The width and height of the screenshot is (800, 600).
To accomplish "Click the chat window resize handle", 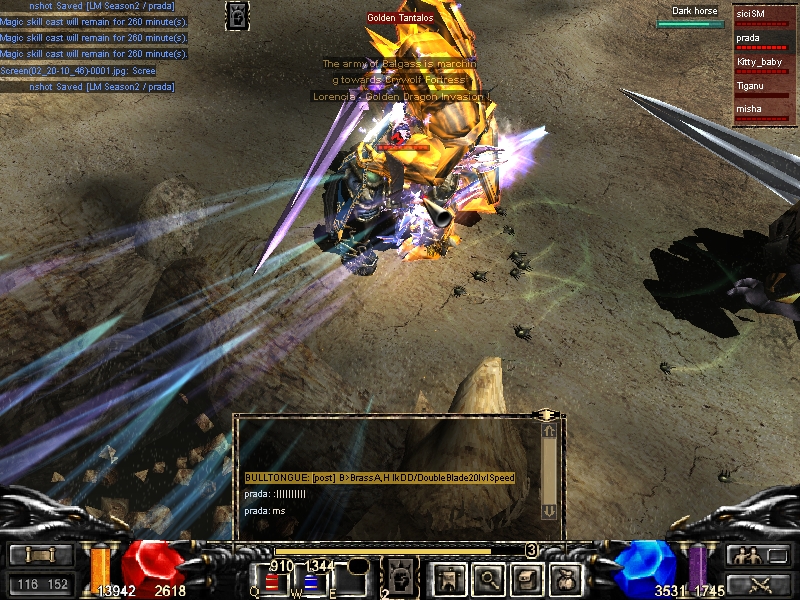I will pos(546,414).
